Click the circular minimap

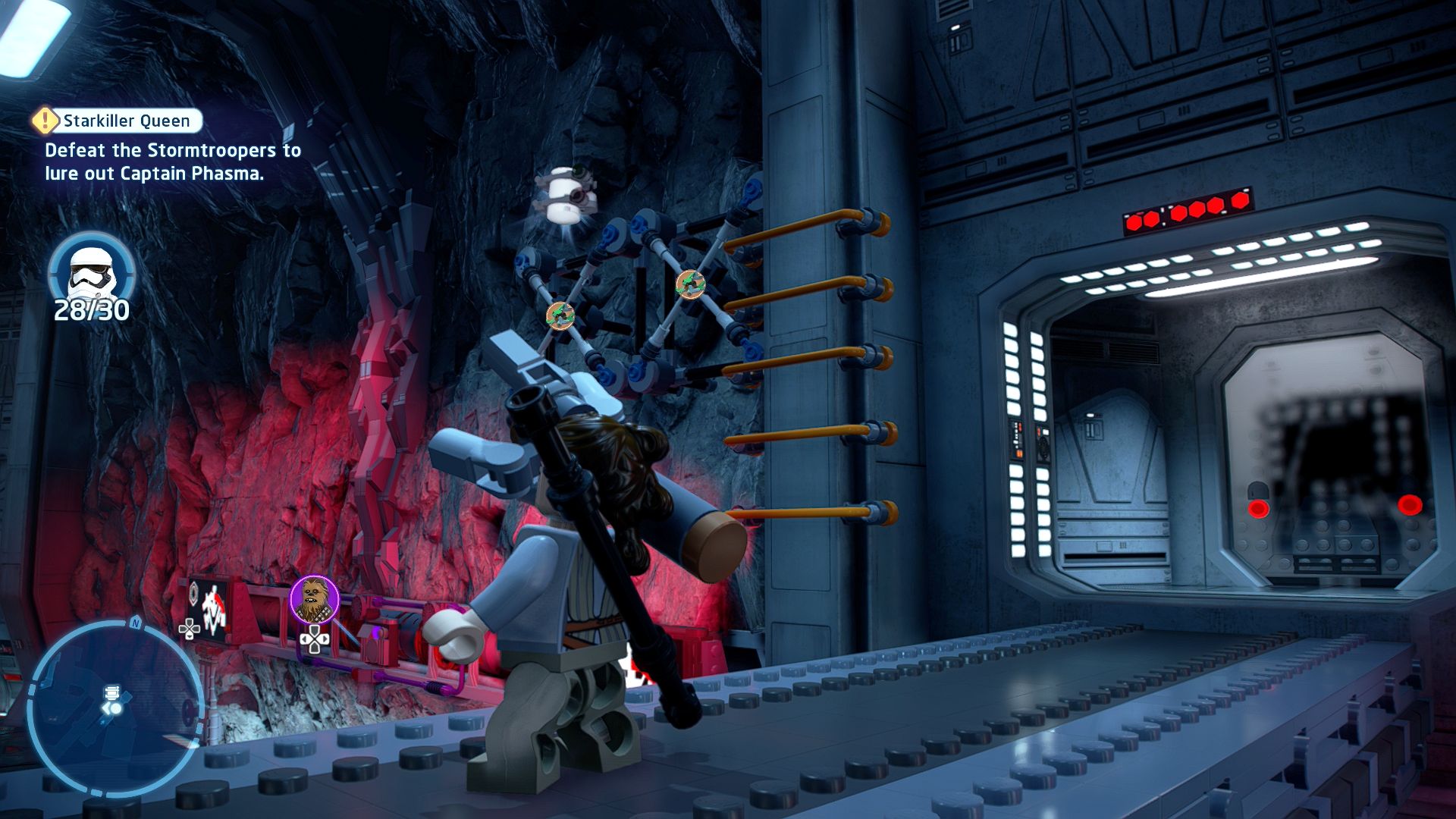click(x=115, y=707)
